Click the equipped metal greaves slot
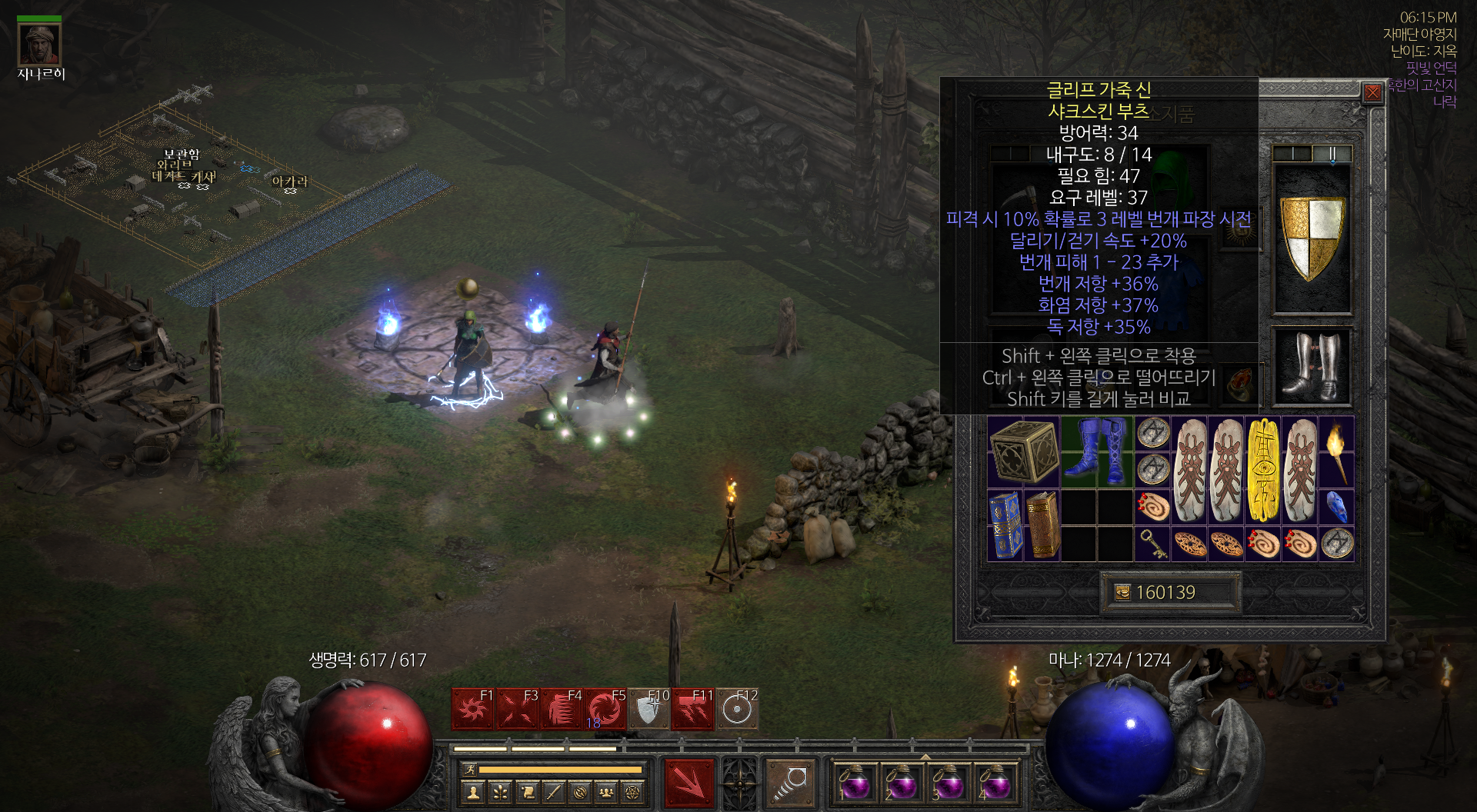This screenshot has height=812, width=1477. 1312,367
